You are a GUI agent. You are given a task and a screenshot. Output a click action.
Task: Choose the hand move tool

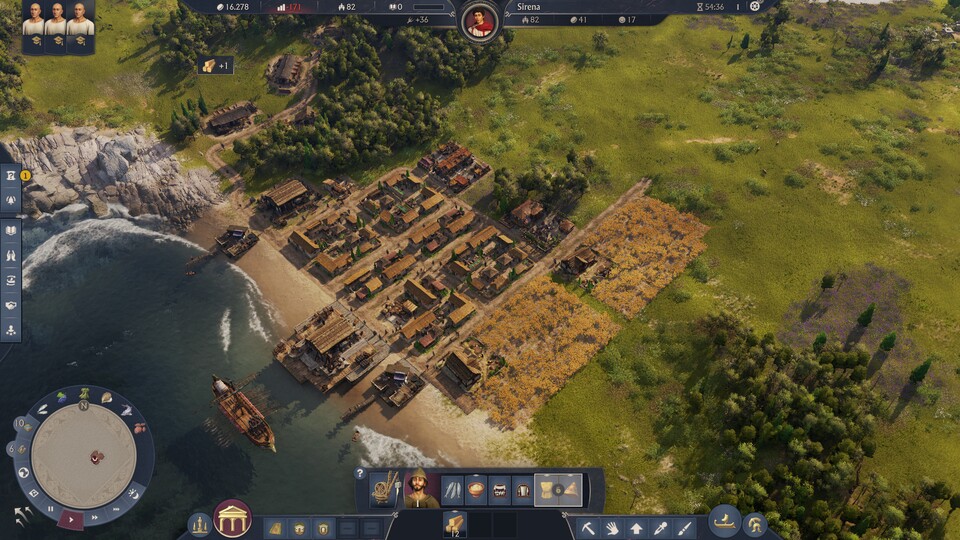[612, 527]
